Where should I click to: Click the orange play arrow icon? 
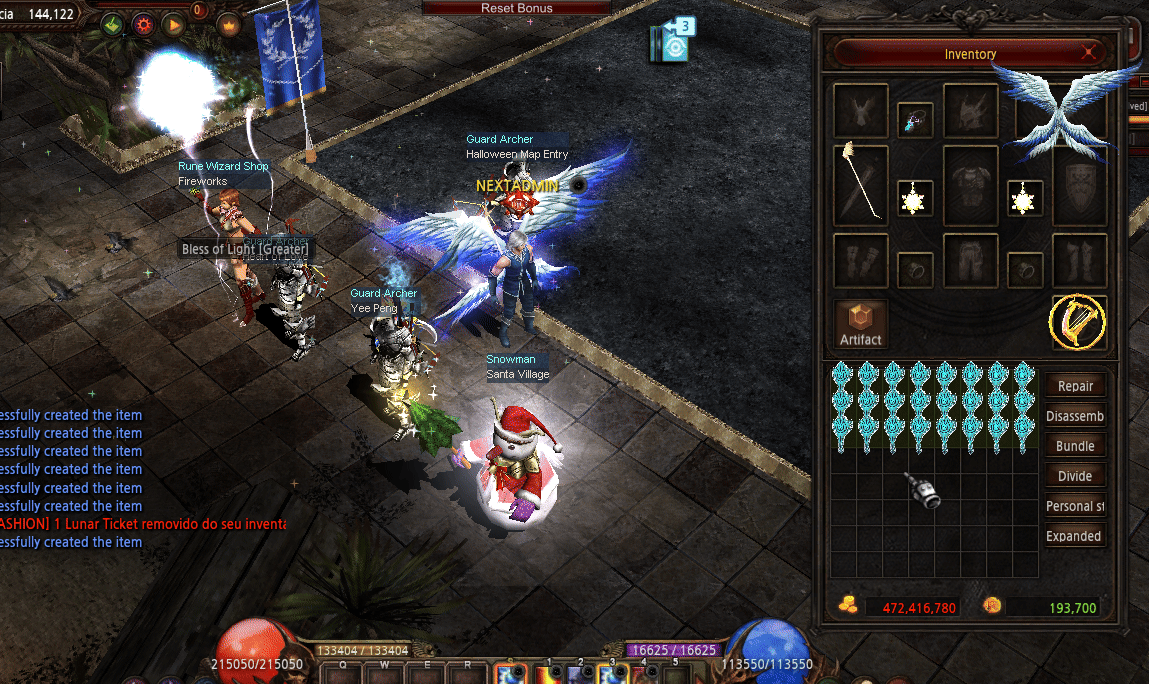[173, 24]
